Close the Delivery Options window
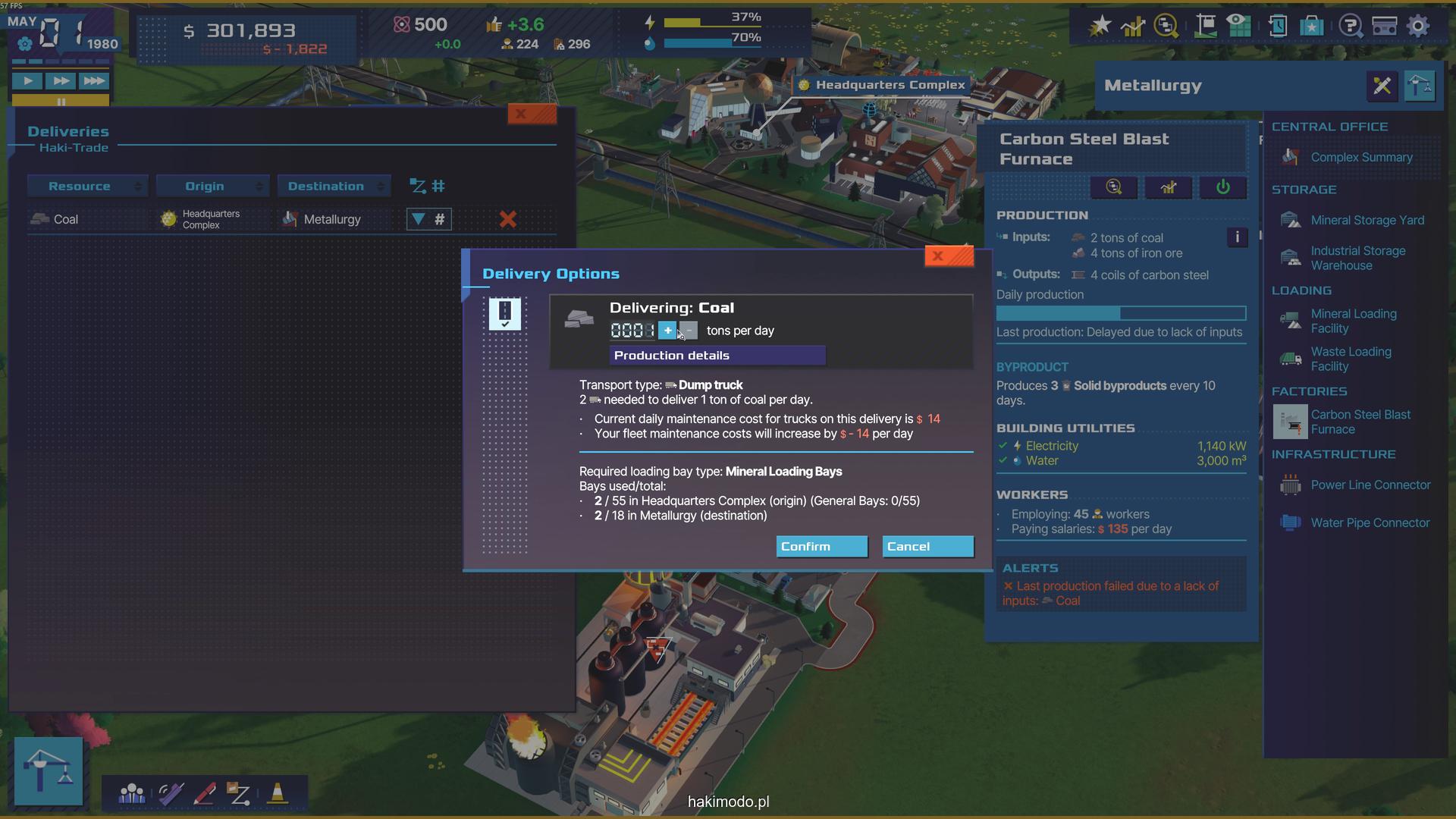 pos(948,256)
